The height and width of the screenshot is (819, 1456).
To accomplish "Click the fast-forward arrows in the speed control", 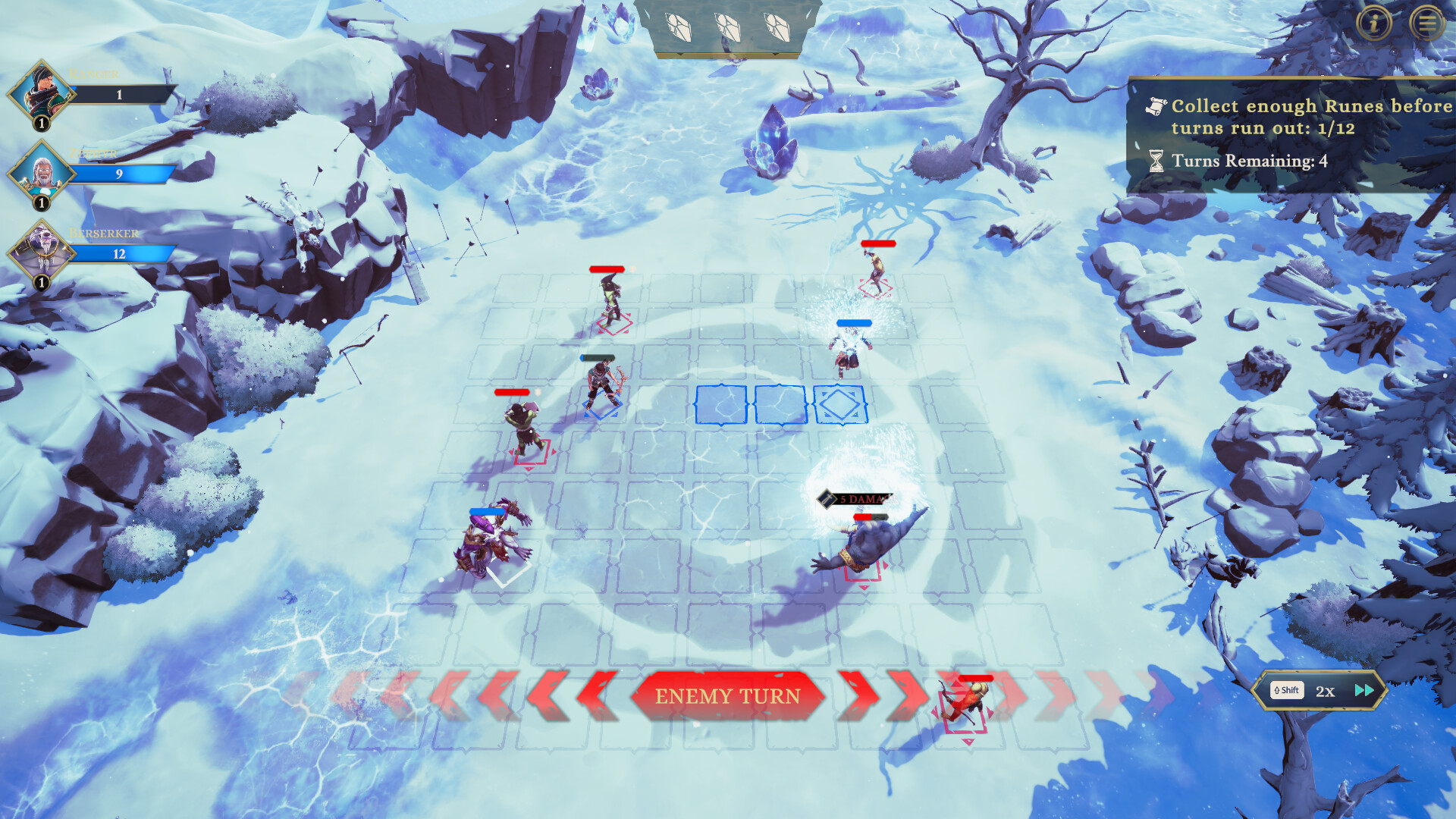I will (x=1364, y=690).
